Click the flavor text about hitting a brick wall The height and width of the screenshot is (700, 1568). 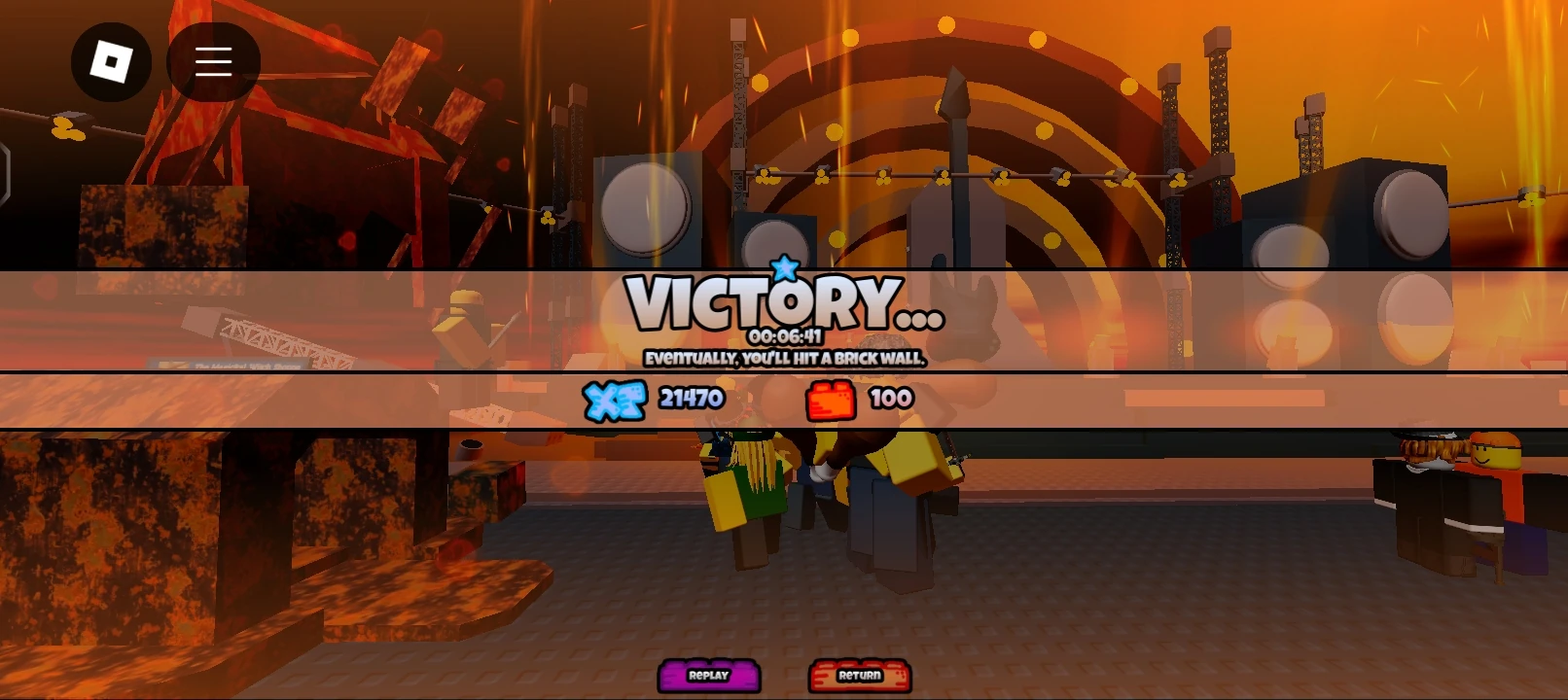tap(784, 359)
